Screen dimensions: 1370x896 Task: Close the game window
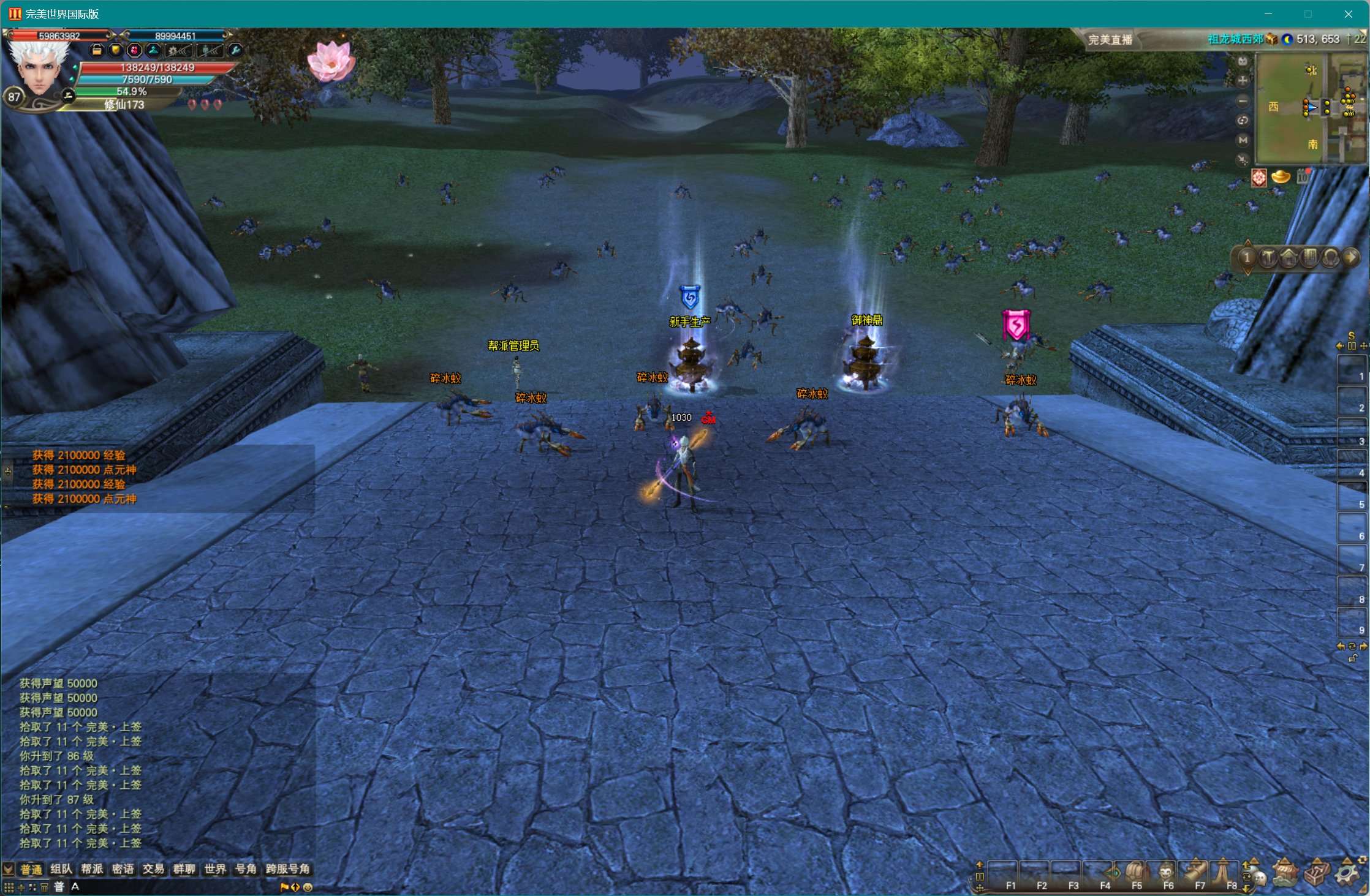point(1348,14)
